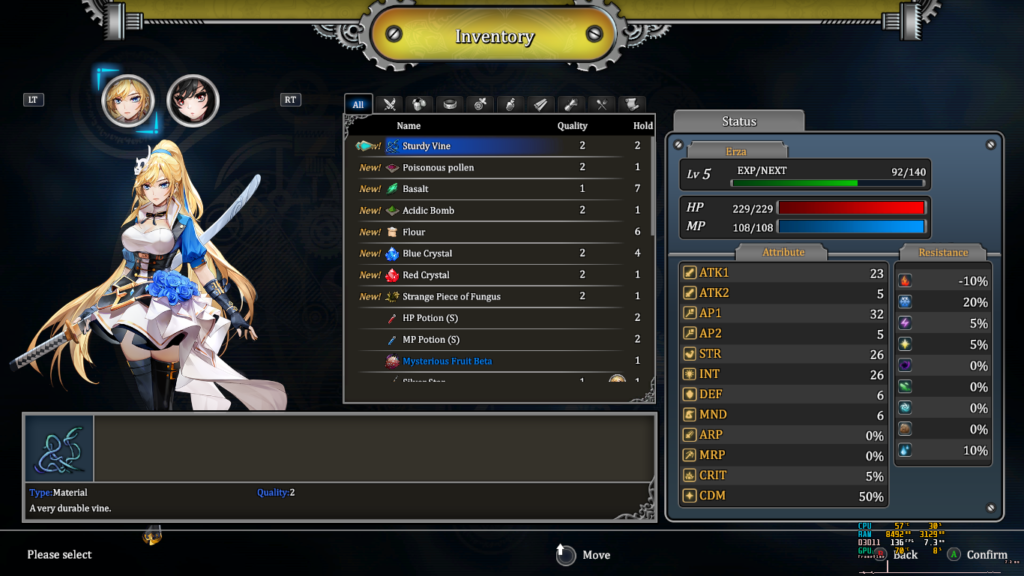The image size is (1024, 576).
Task: Switch to the All items tab
Action: pyautogui.click(x=358, y=104)
